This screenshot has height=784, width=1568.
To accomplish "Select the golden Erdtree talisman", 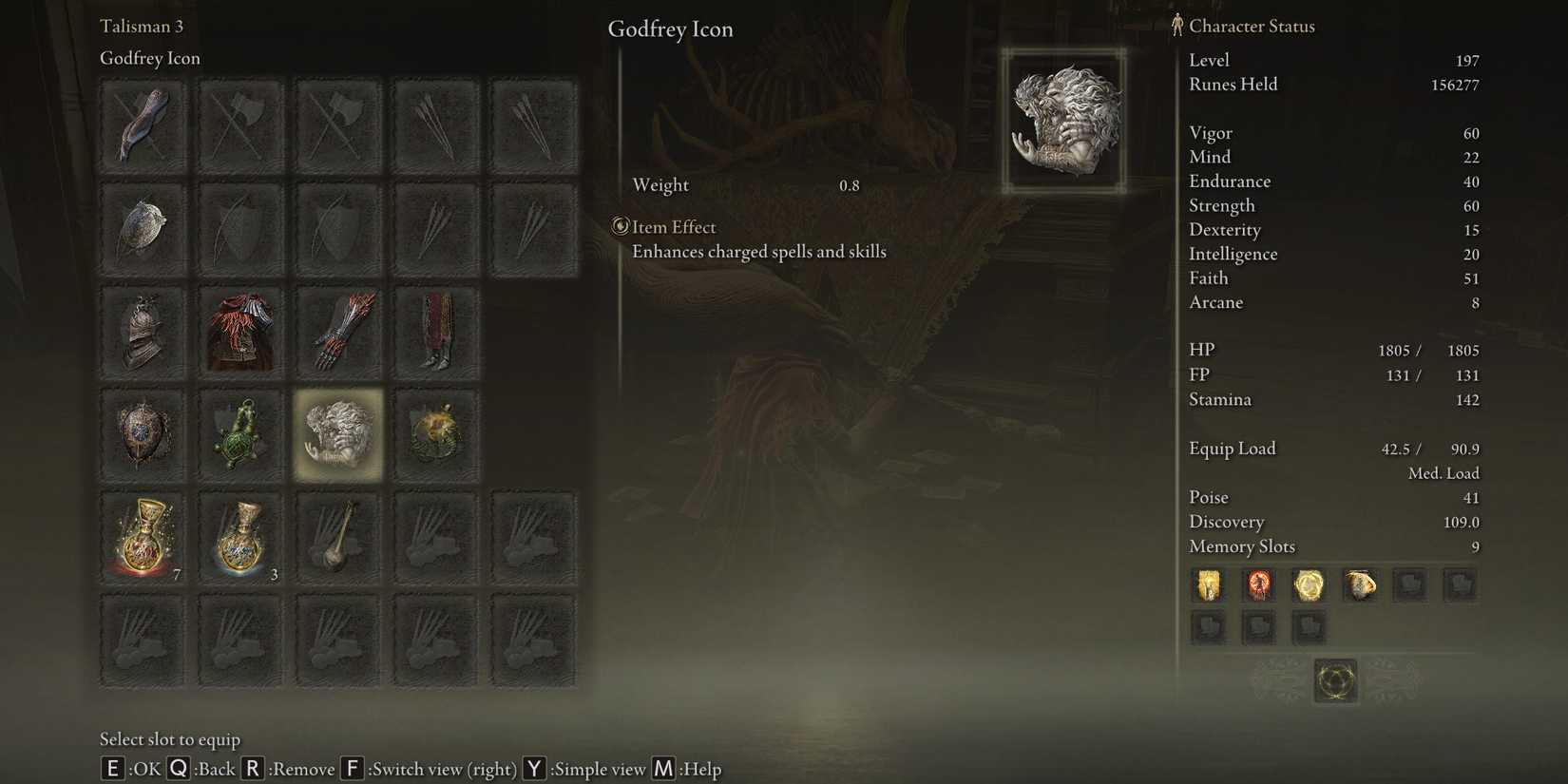I will click(436, 434).
